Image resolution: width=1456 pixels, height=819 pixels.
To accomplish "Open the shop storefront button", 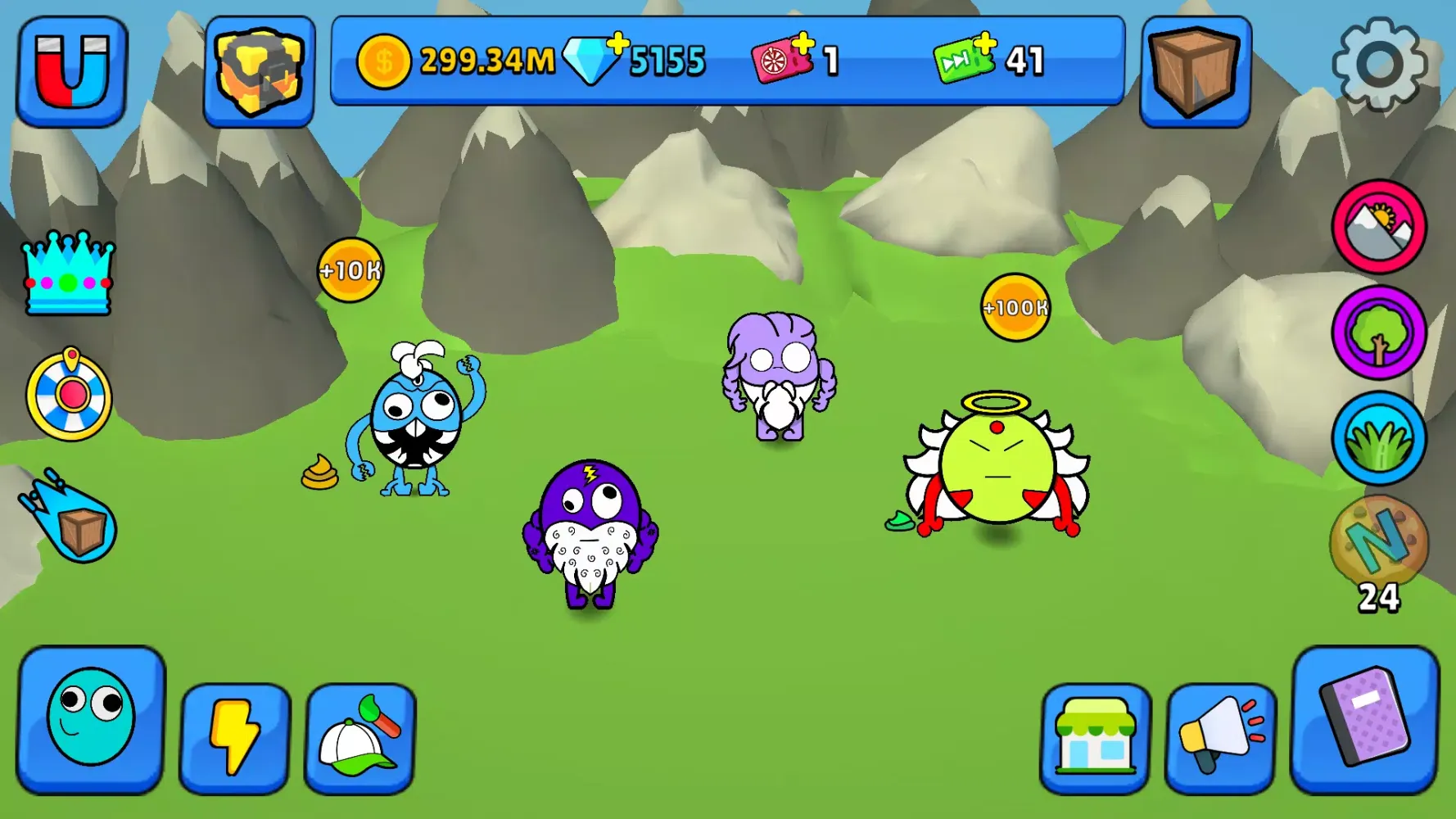I will 1095,737.
